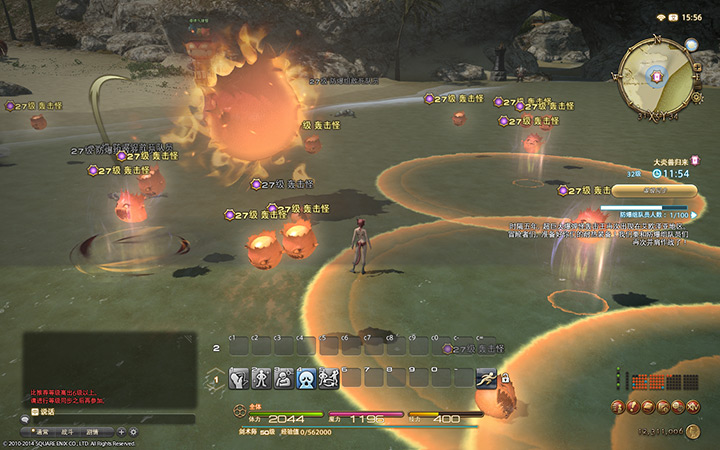
Task: Click the FATE objective button under the timer
Action: pyautogui.click(x=656, y=188)
